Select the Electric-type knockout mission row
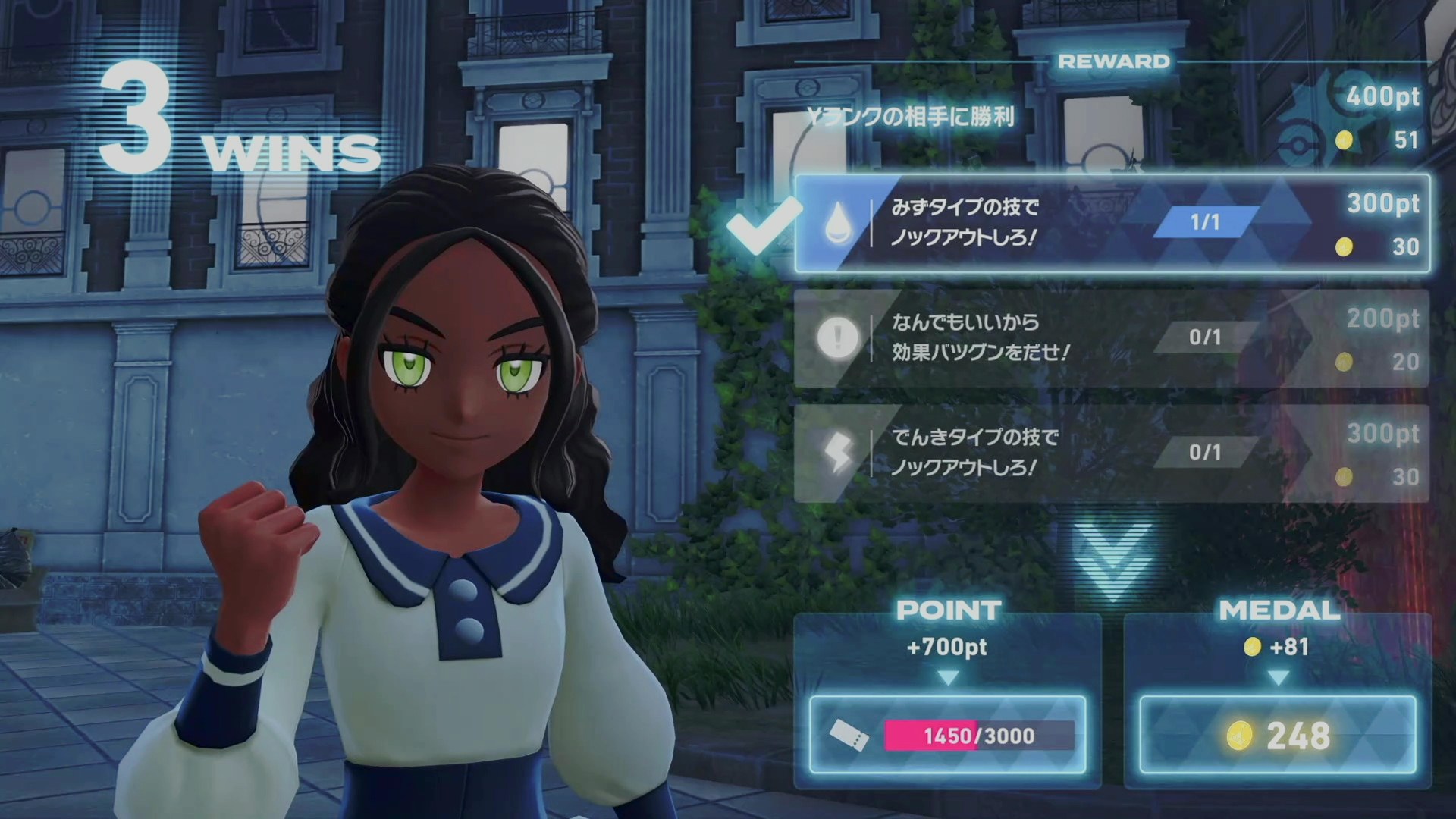 point(1112,453)
